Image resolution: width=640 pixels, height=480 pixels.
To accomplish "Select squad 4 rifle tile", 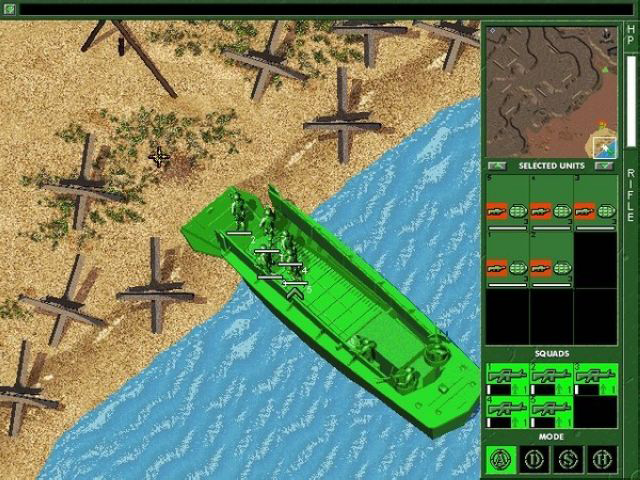I will click(507, 411).
